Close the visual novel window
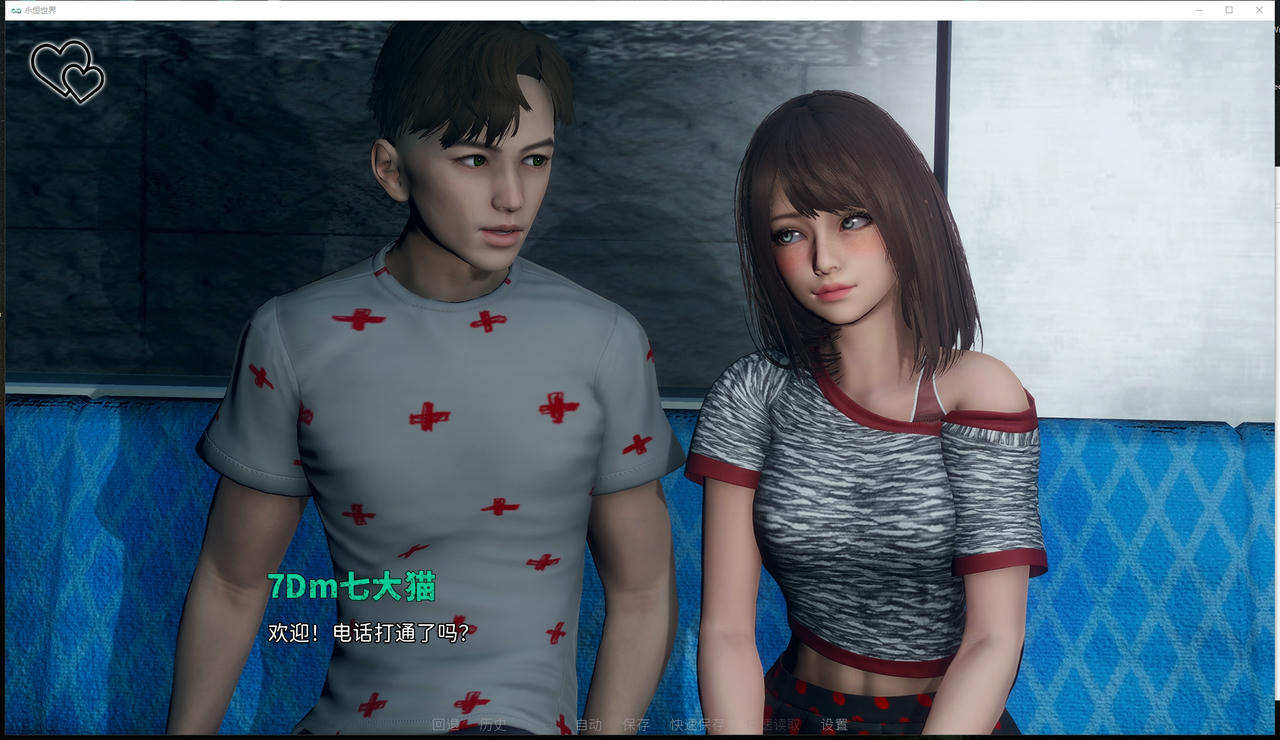Viewport: 1280px width, 740px height. (1260, 9)
